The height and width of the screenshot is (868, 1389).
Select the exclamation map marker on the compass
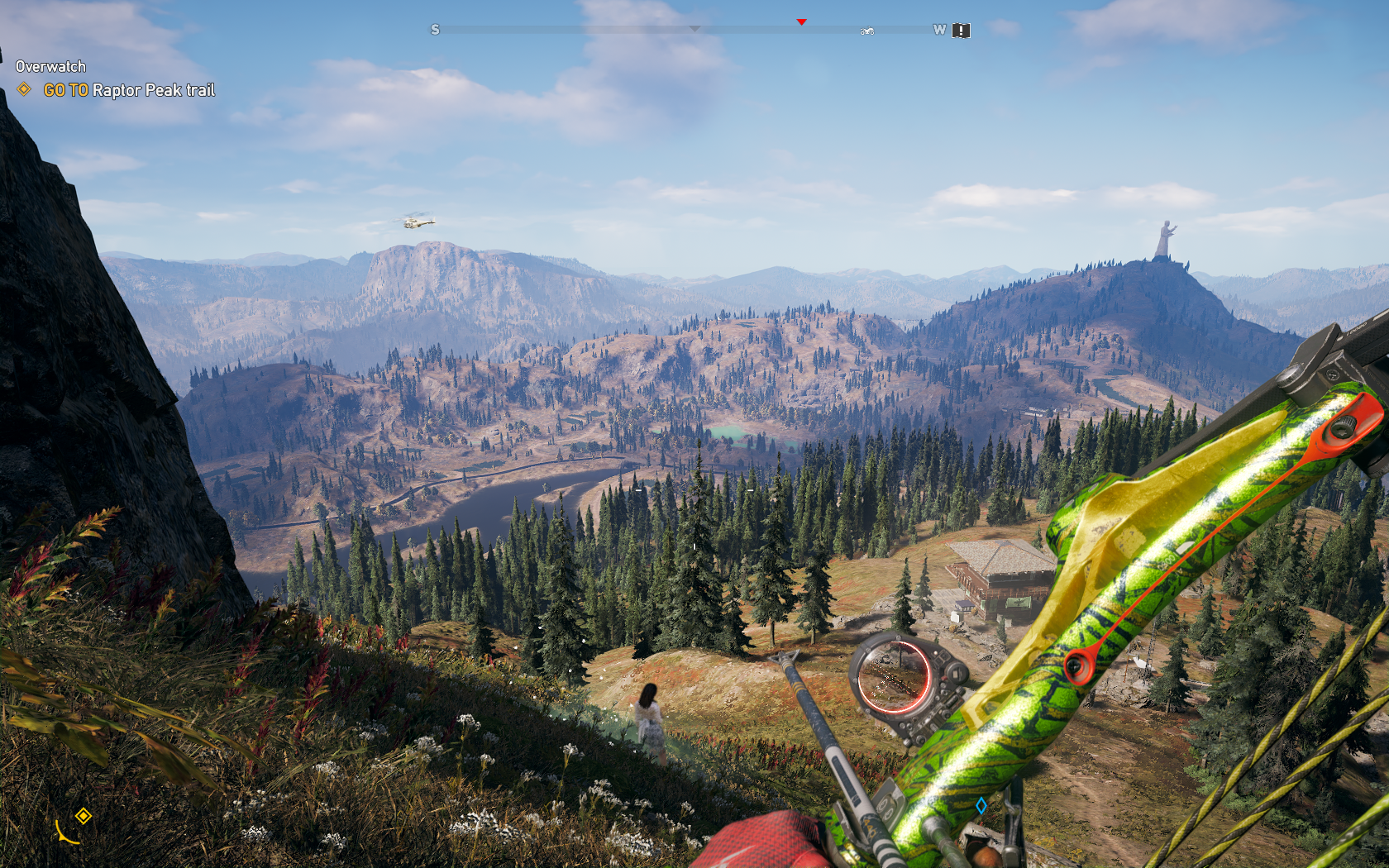pyautogui.click(x=961, y=31)
